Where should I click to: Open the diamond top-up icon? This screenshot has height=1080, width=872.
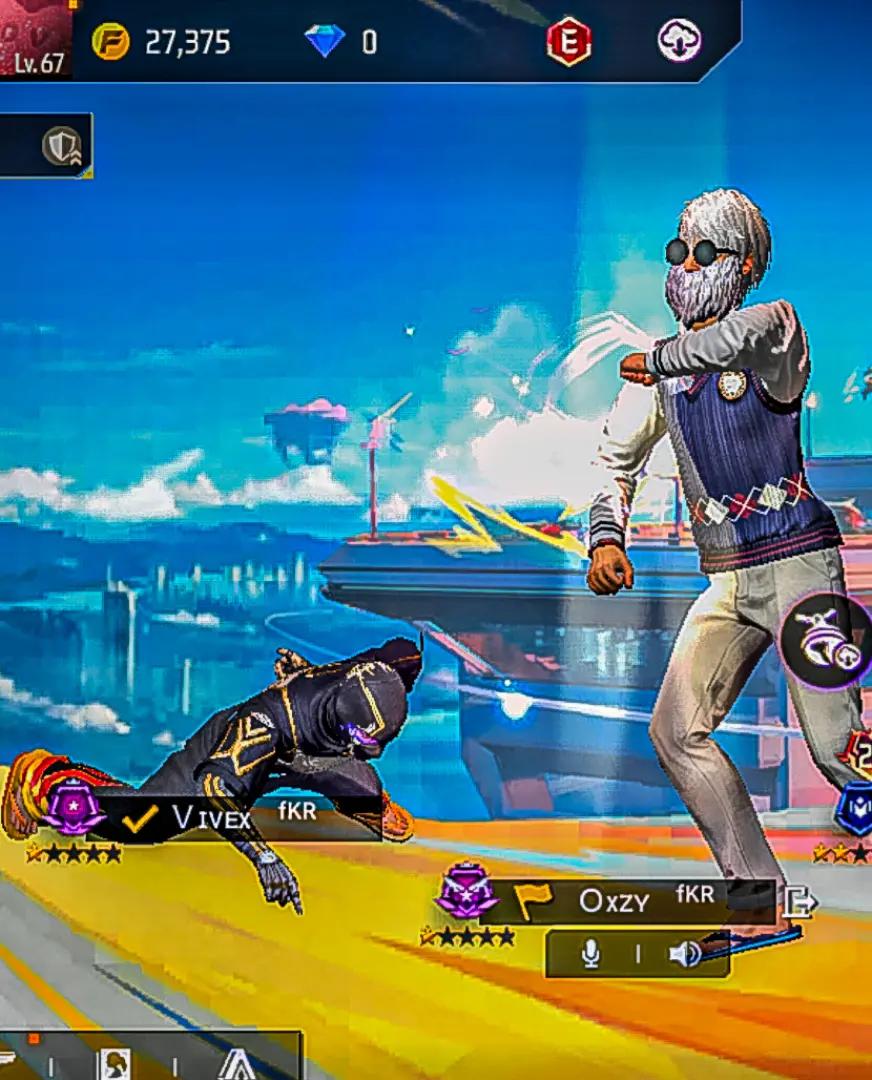pyautogui.click(x=325, y=42)
